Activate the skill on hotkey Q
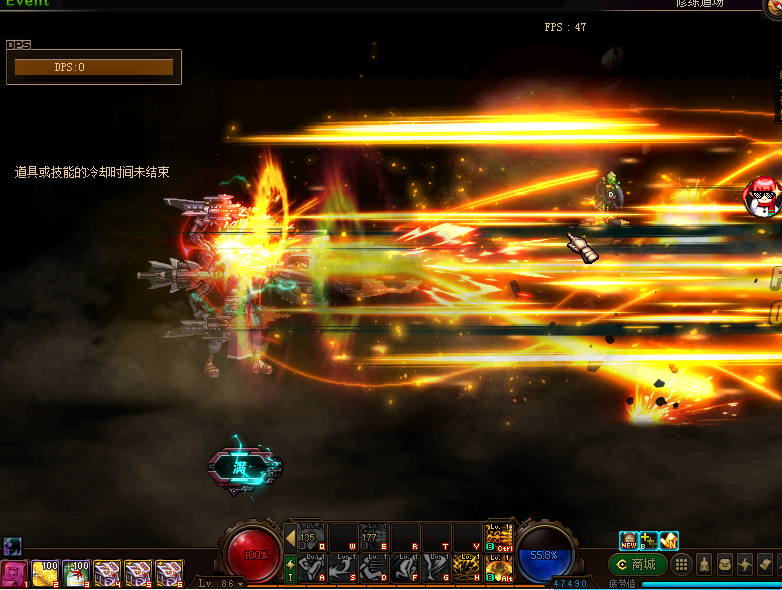This screenshot has width=782, height=590. [312, 537]
